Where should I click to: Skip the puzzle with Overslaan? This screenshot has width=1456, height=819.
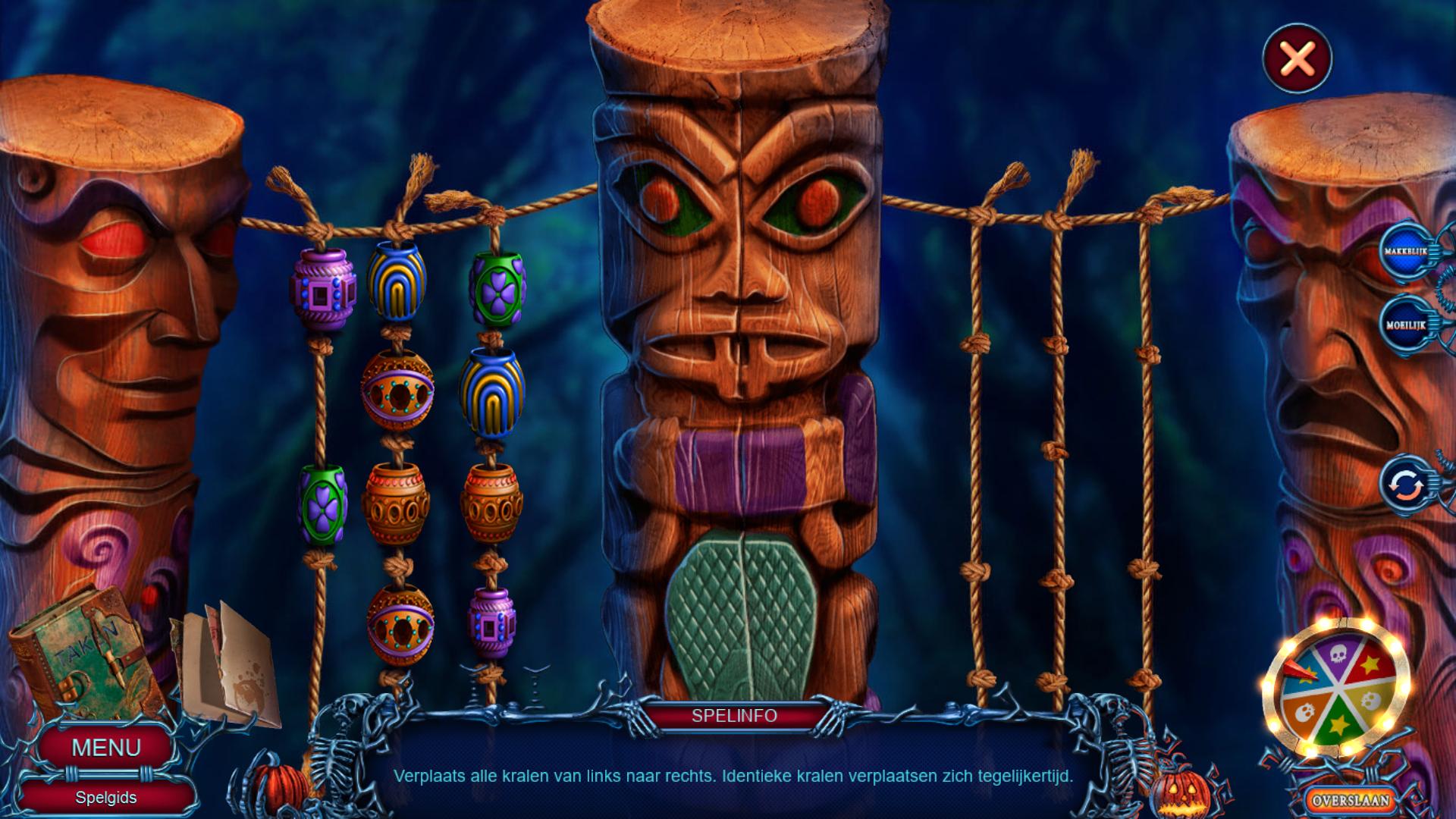1351,800
